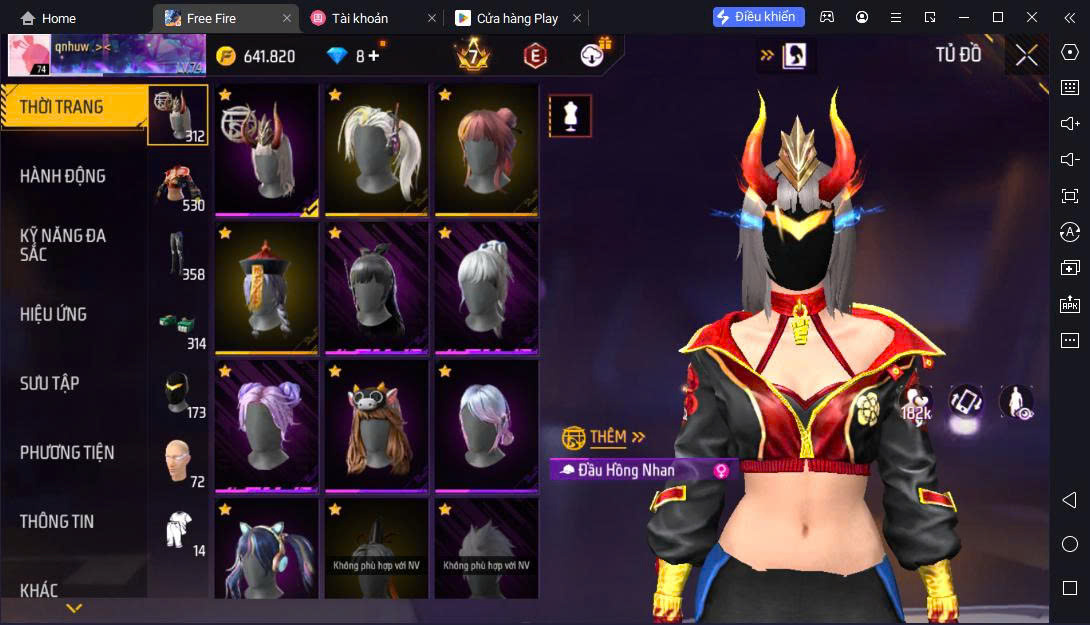The height and width of the screenshot is (625, 1090).
Task: Switch to the HÀNH ĐỘNG tab
Action: coord(63,176)
